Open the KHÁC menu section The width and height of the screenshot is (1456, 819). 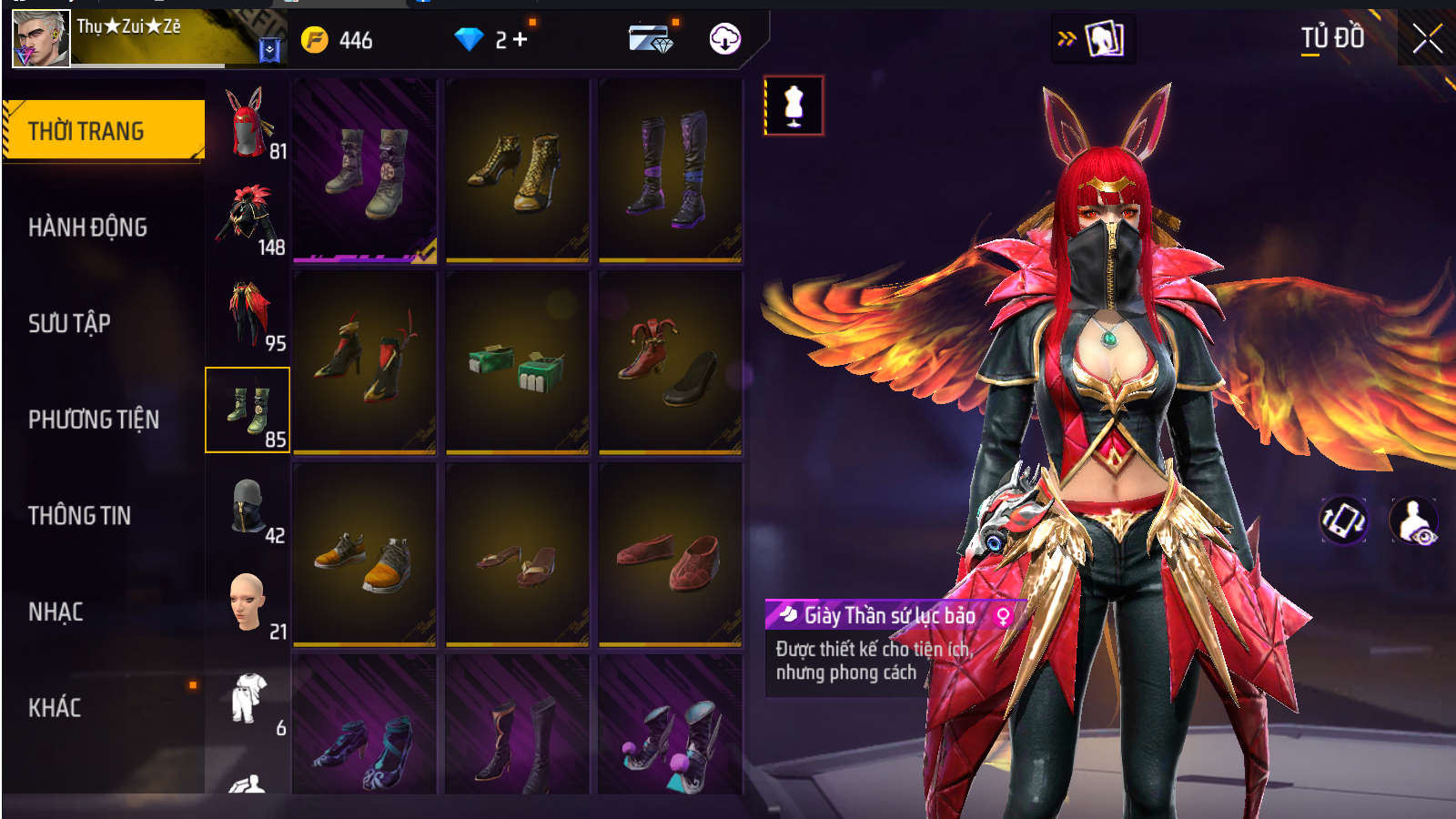pyautogui.click(x=55, y=708)
